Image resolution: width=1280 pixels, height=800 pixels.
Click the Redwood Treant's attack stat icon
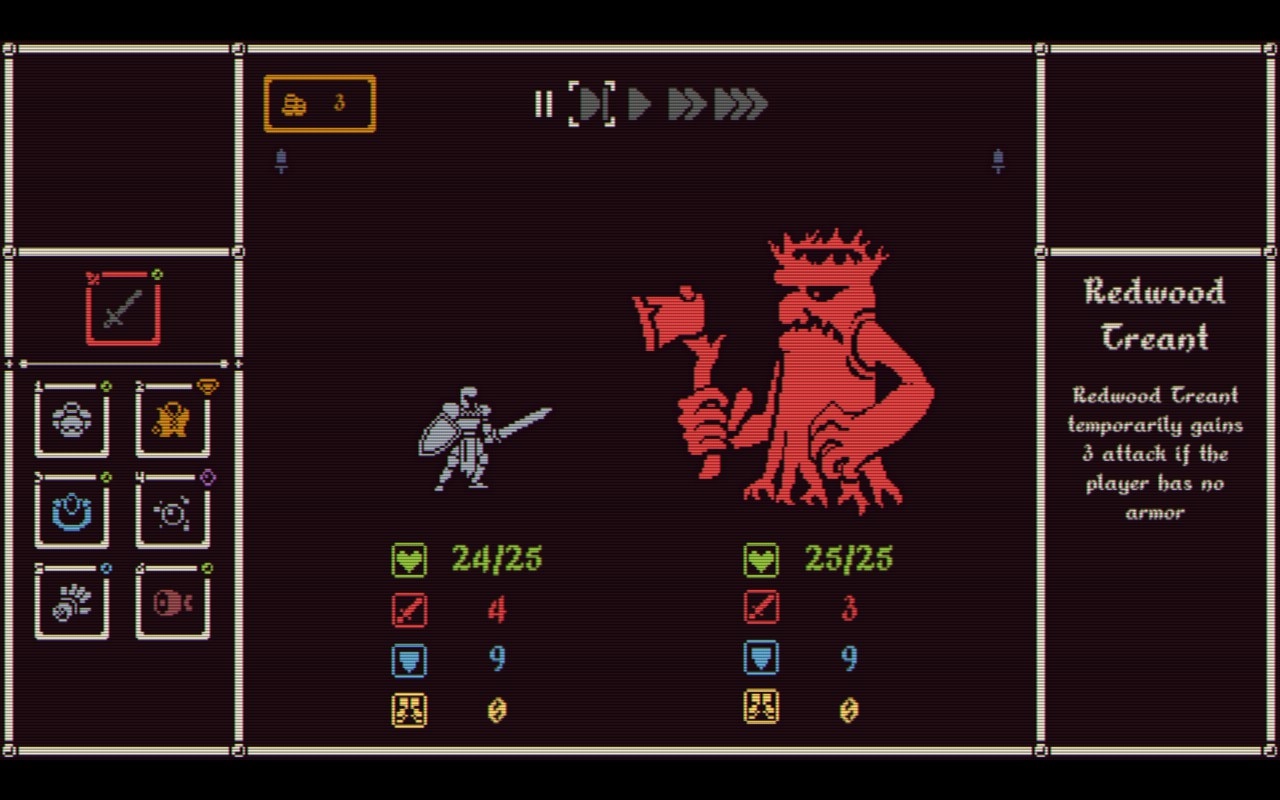(761, 610)
